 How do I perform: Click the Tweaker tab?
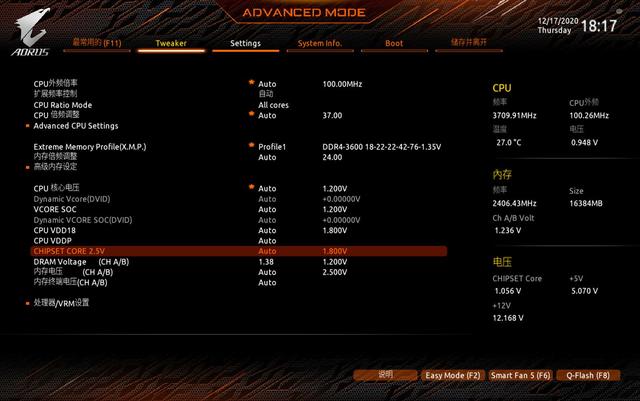coord(171,44)
